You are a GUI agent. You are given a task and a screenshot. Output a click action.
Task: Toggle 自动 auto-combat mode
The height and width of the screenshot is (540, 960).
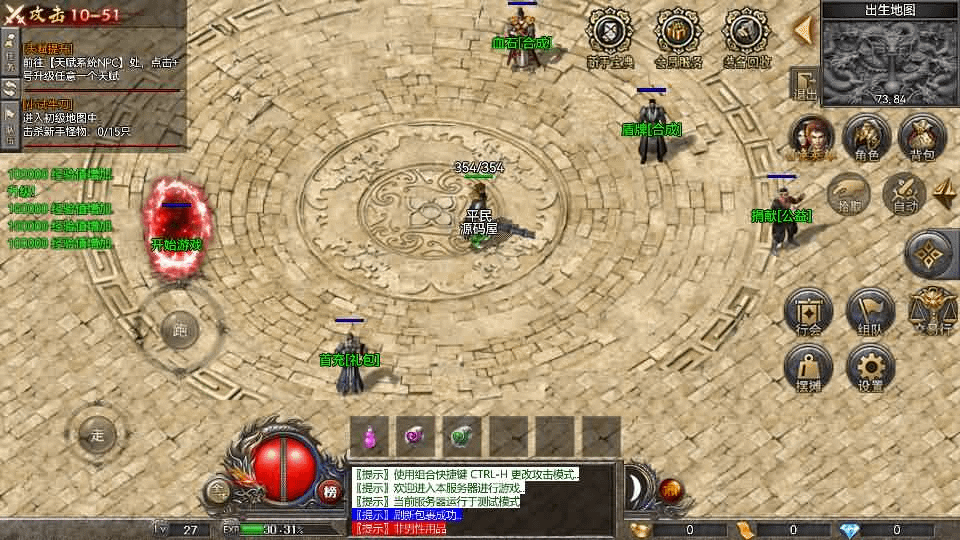coord(905,193)
